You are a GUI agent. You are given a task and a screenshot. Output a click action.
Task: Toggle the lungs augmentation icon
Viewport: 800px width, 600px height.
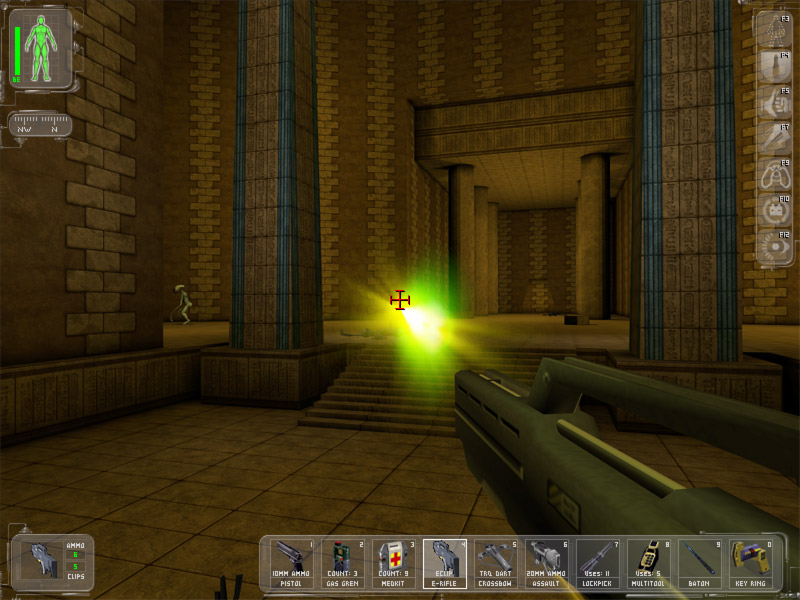pyautogui.click(x=772, y=174)
